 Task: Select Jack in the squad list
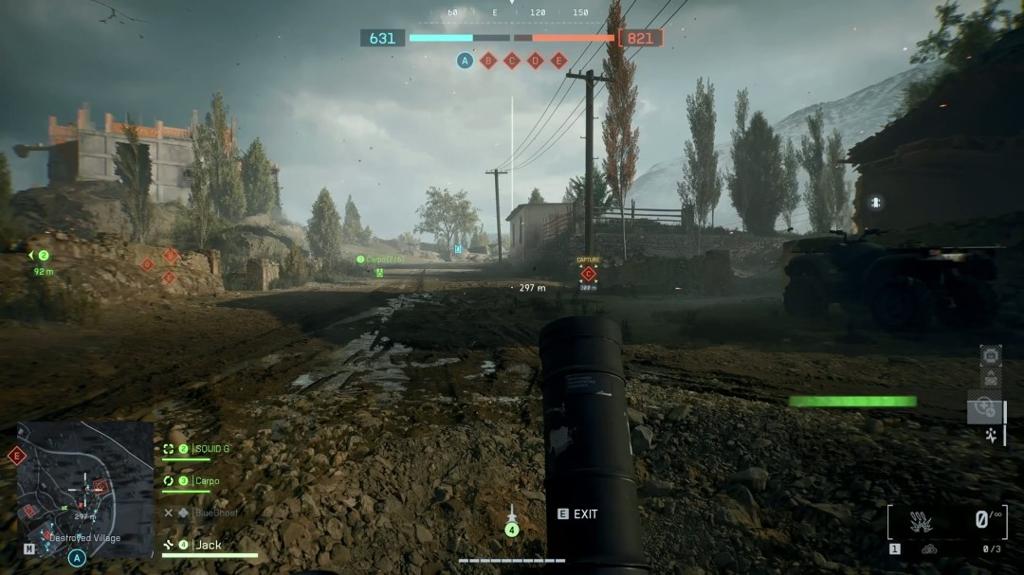208,545
